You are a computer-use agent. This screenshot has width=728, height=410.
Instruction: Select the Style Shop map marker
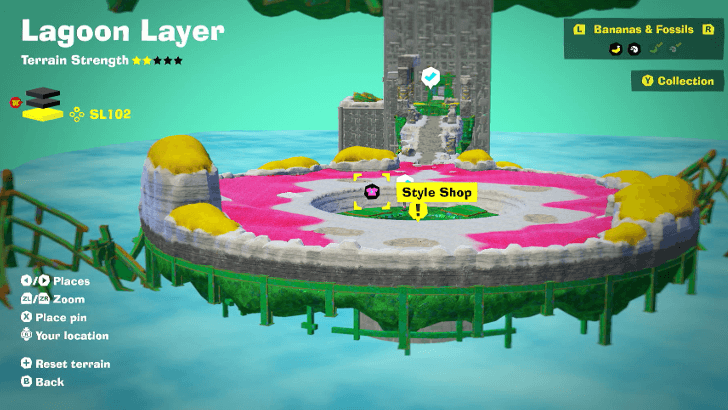pos(372,191)
